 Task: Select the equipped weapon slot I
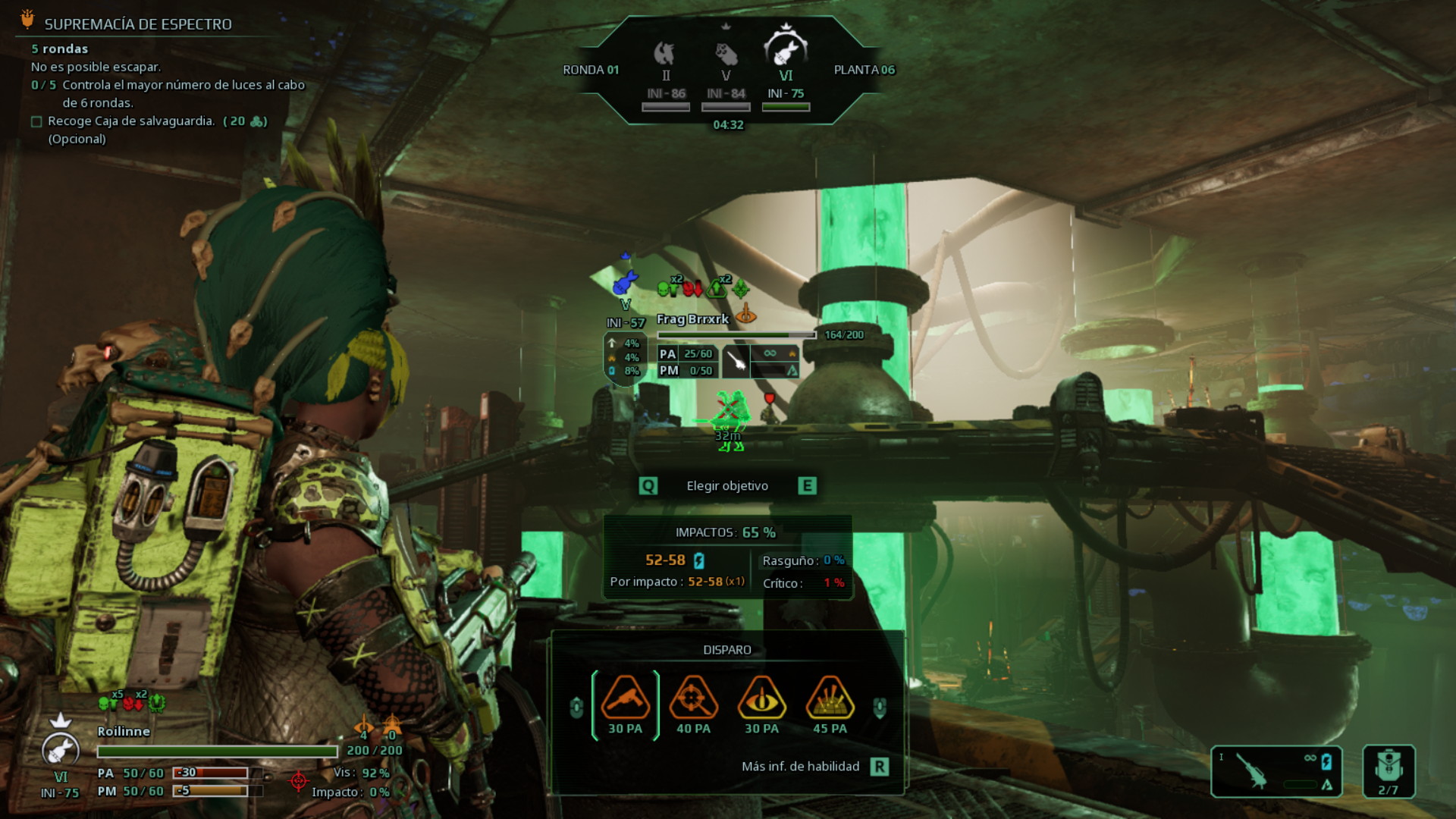1276,771
